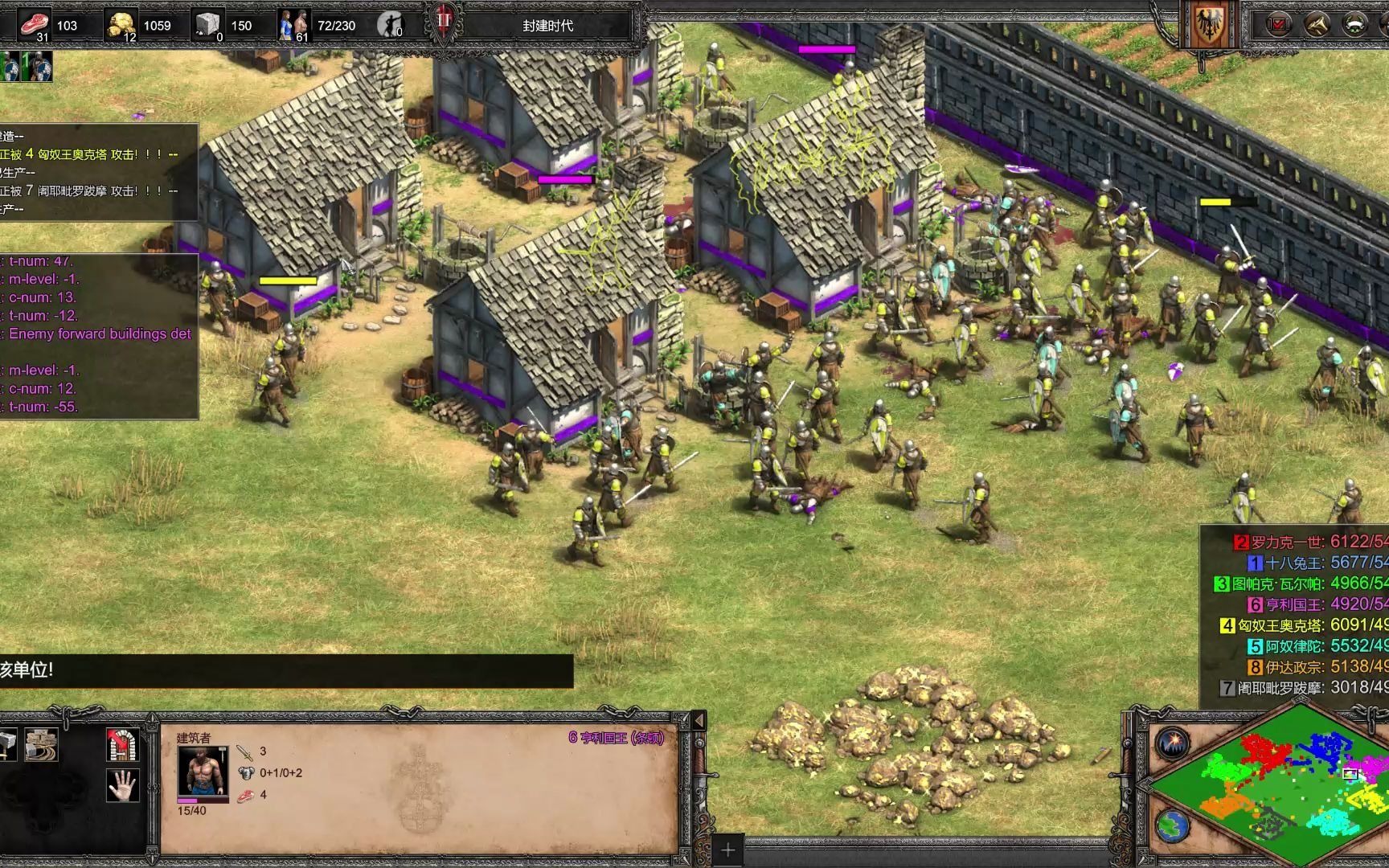Collapse the info panel with the arrow
1389x868 pixels.
tap(698, 720)
